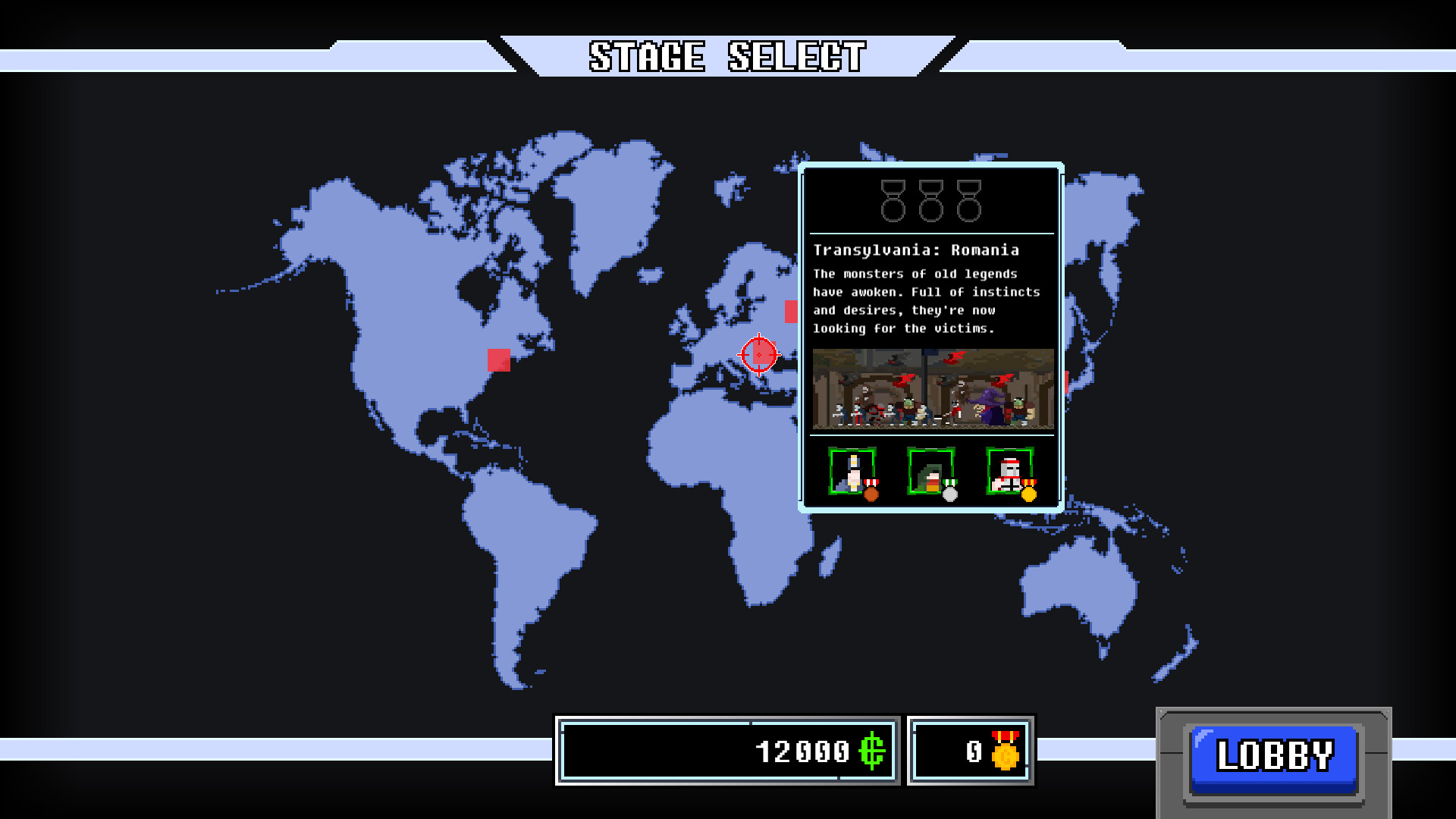Viewport: 1456px width, 819px height.
Task: Select the blue-helmeted knight character portrait
Action: click(x=852, y=472)
